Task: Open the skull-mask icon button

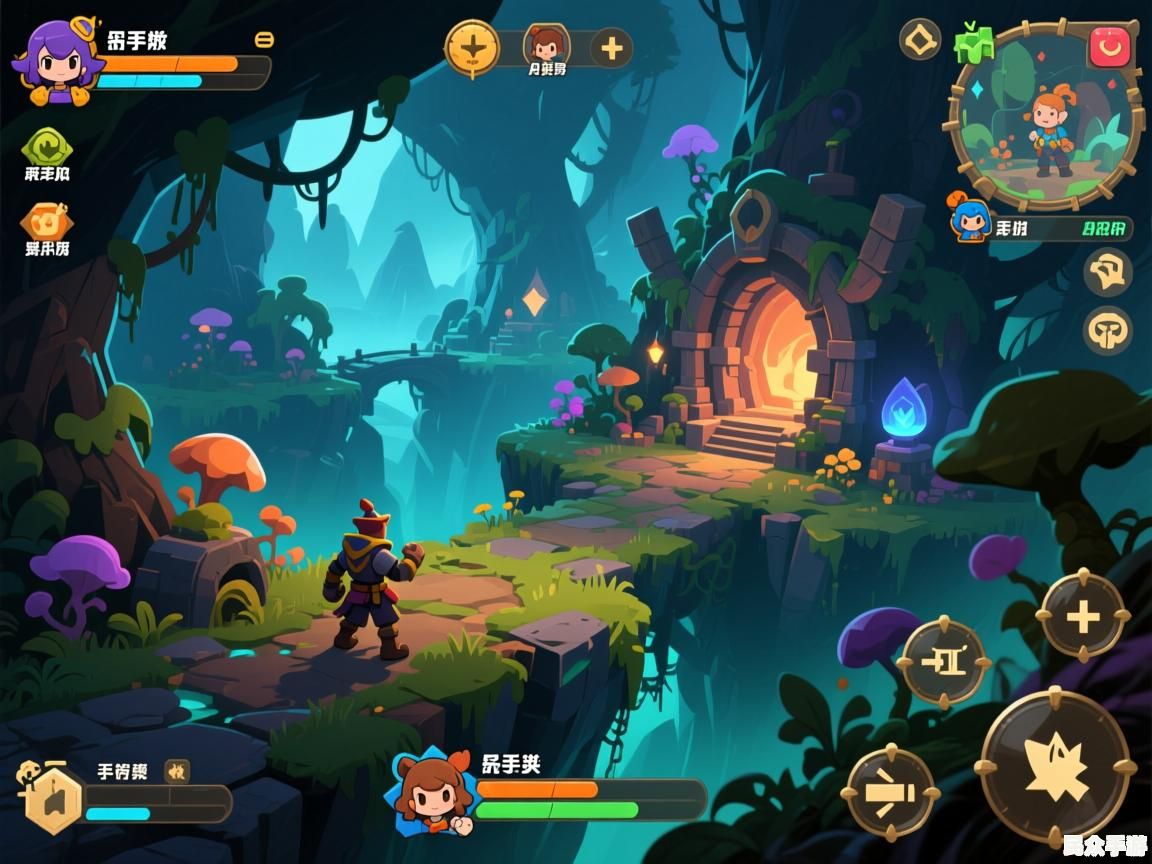Action: [1108, 329]
